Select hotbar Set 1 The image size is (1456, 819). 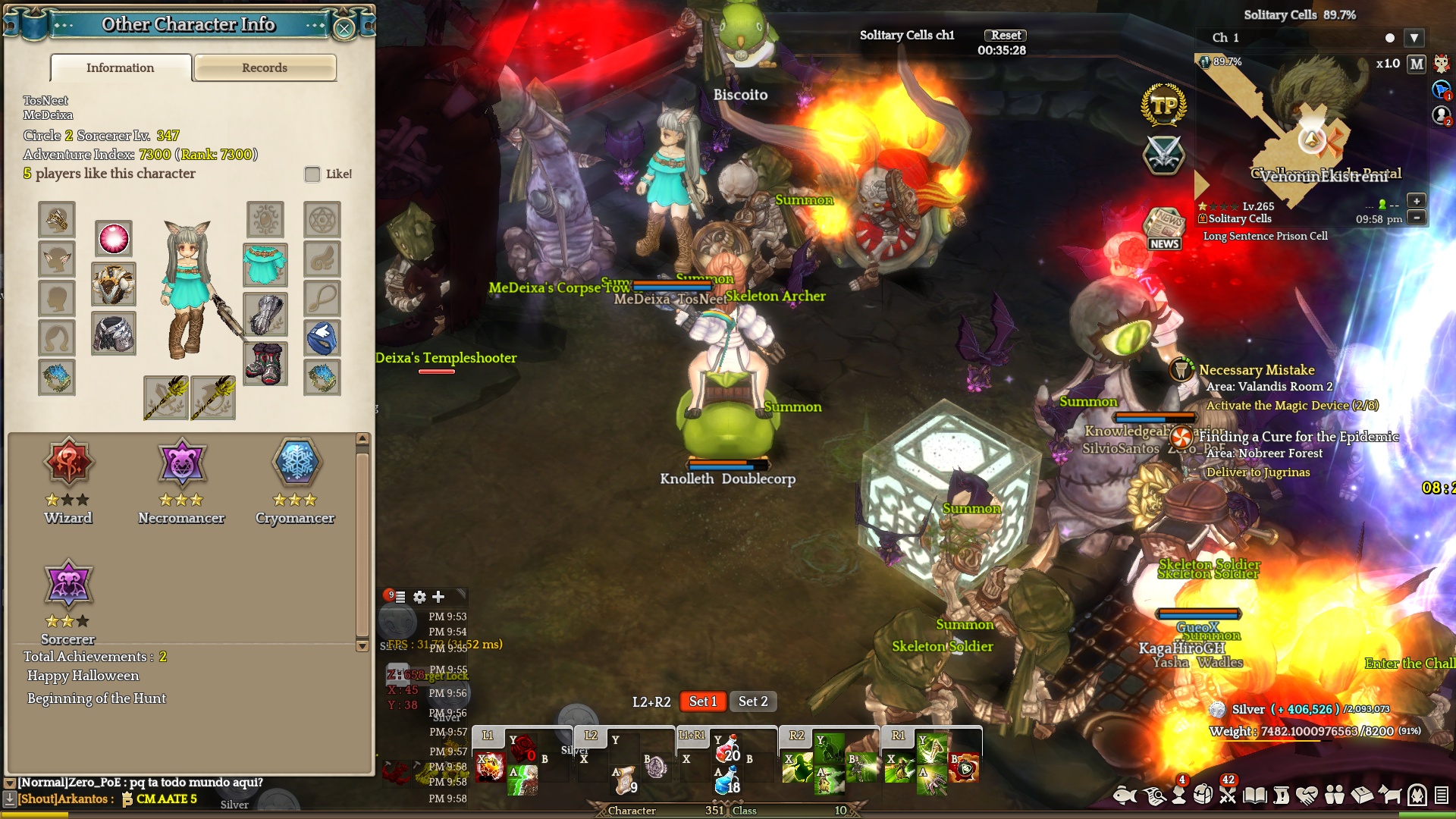702,701
